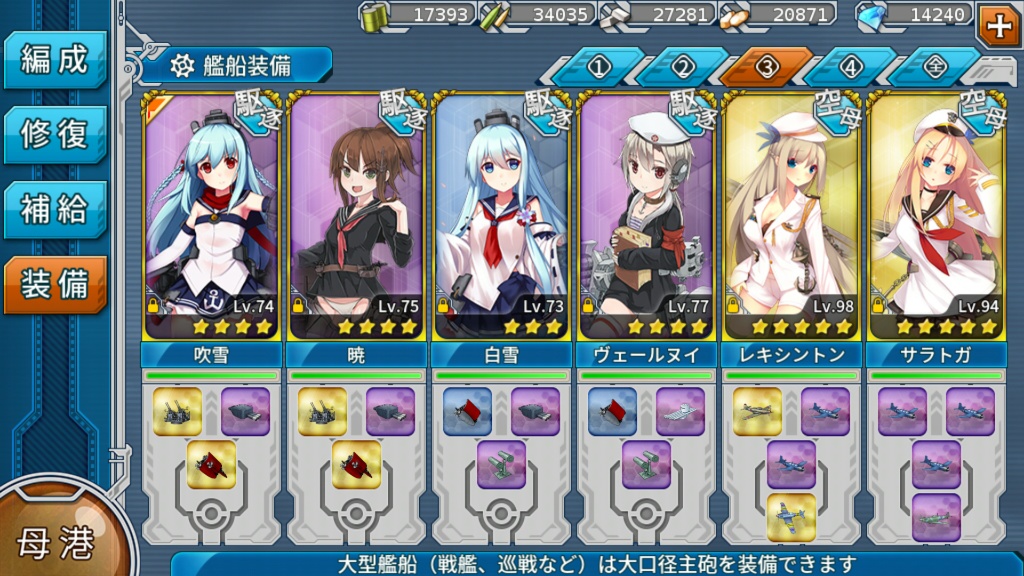The image size is (1024, 576).
Task: Pick the ヴェールヌイ ship card
Action: pos(646,216)
